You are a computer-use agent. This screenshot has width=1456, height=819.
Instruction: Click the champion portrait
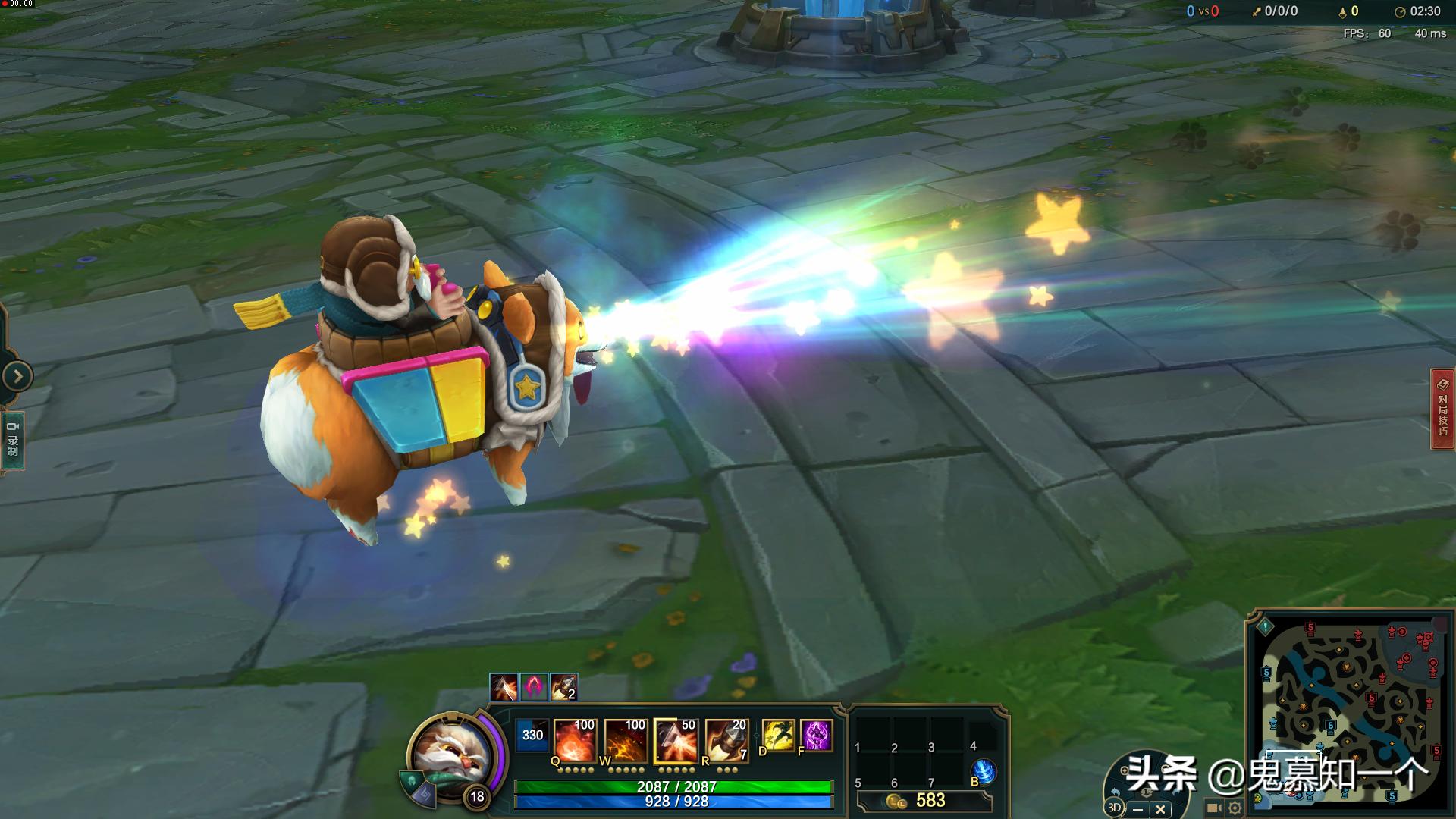pyautogui.click(x=447, y=753)
